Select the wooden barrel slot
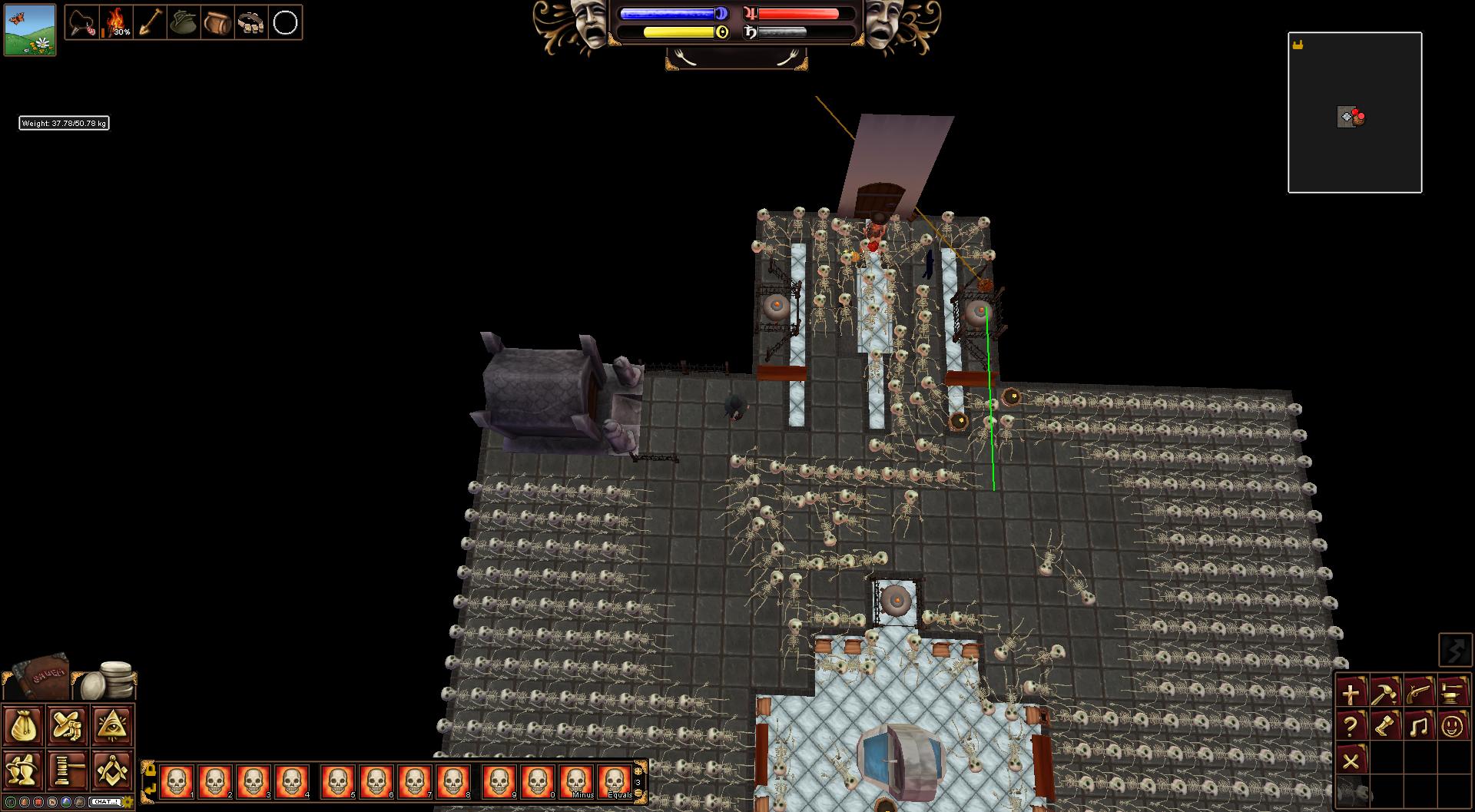The height and width of the screenshot is (812, 1475). pos(218,22)
